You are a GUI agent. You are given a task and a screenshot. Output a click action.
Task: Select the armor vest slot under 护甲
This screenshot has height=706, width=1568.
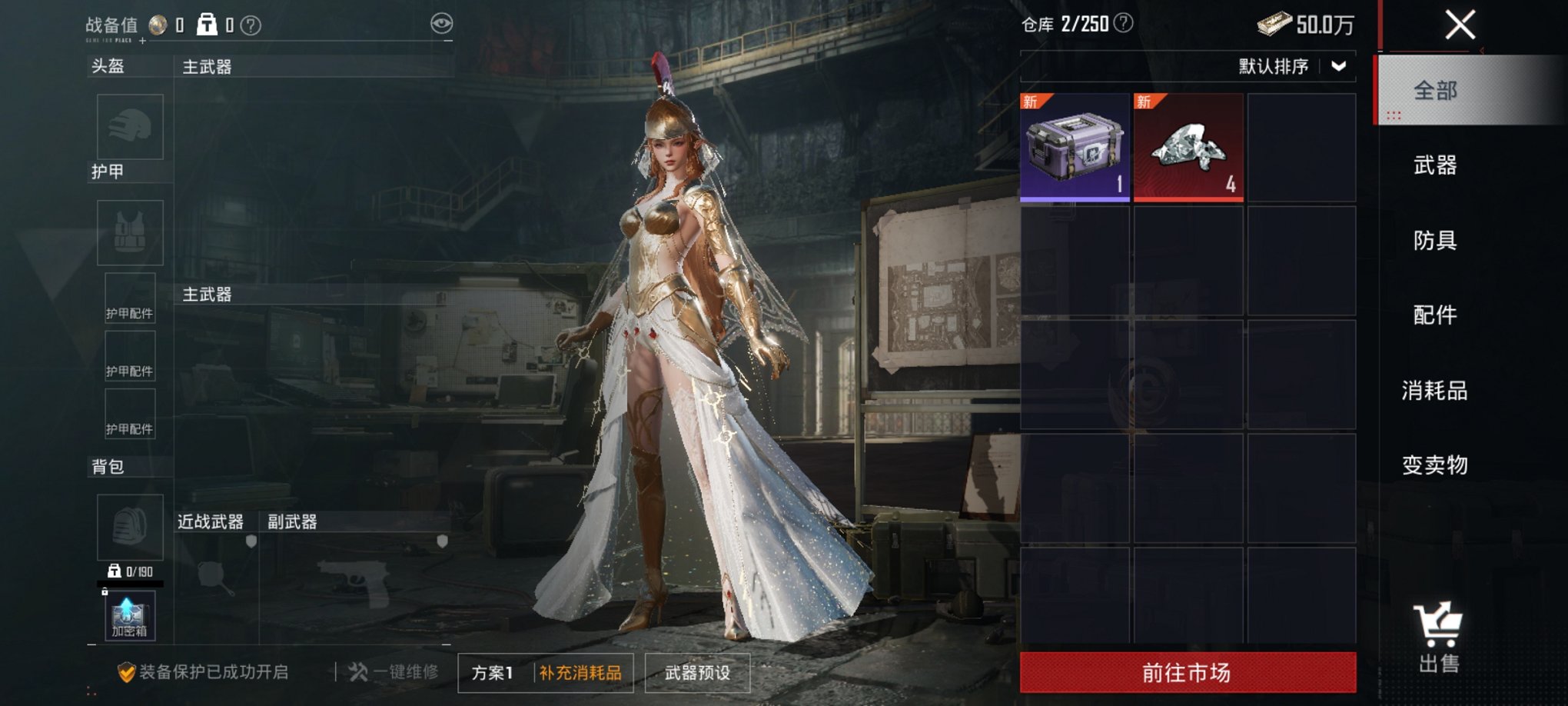(x=129, y=231)
